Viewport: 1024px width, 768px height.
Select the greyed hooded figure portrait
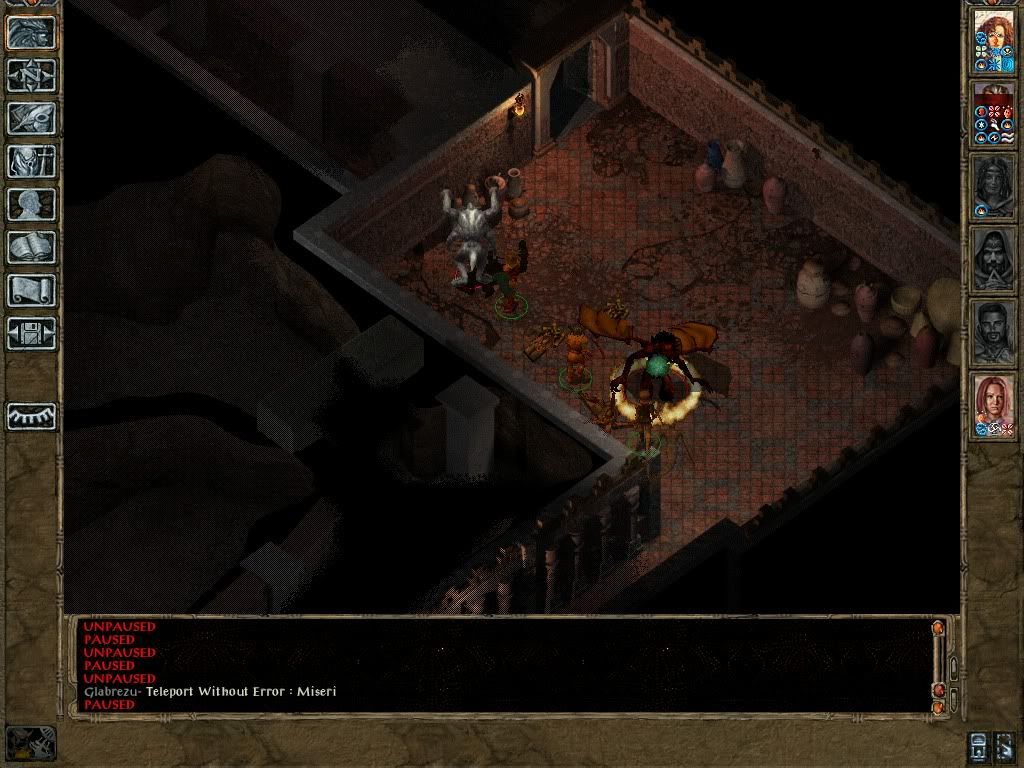[x=994, y=259]
